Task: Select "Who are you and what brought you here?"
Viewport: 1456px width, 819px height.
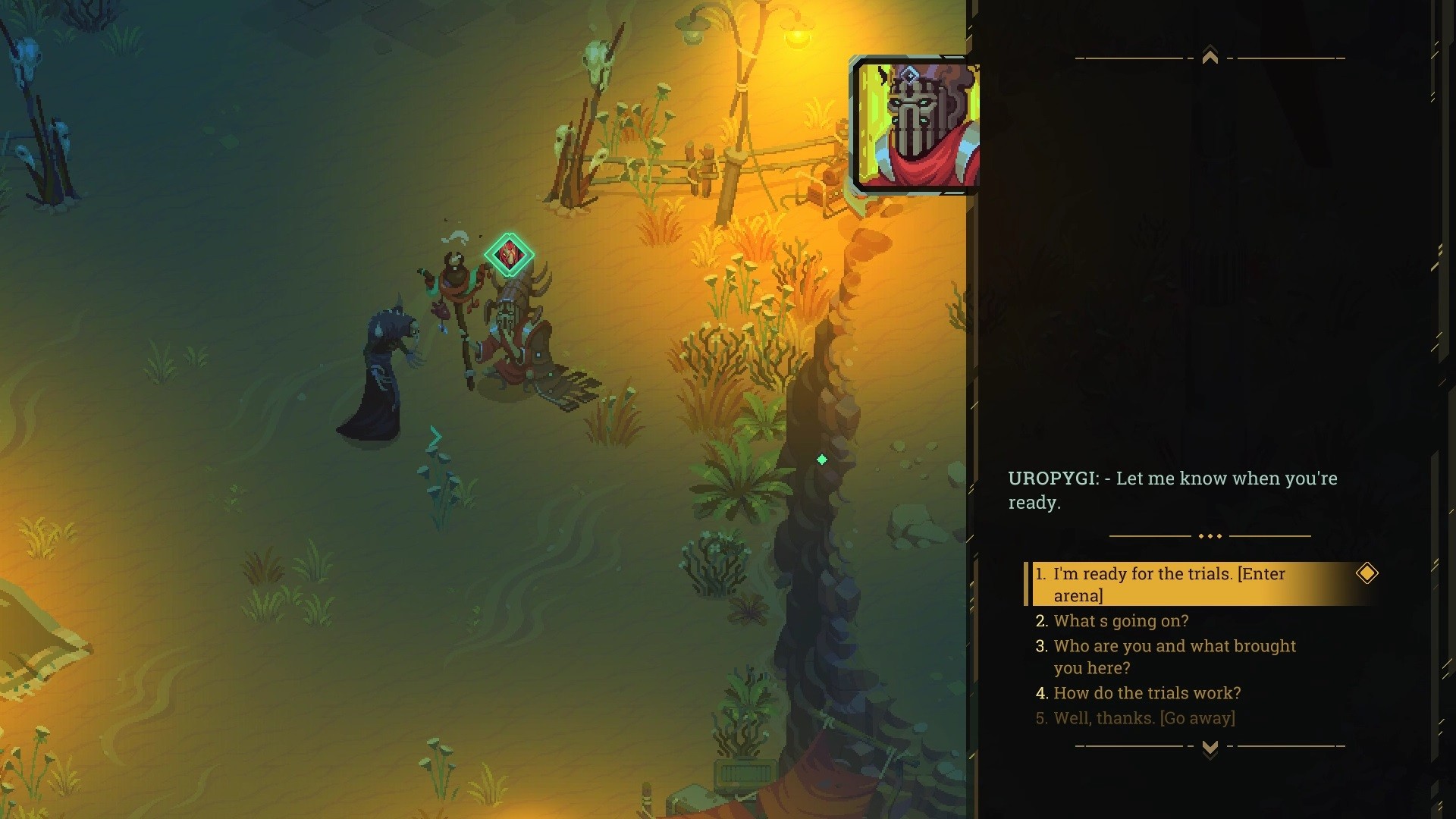Action: (x=1174, y=657)
